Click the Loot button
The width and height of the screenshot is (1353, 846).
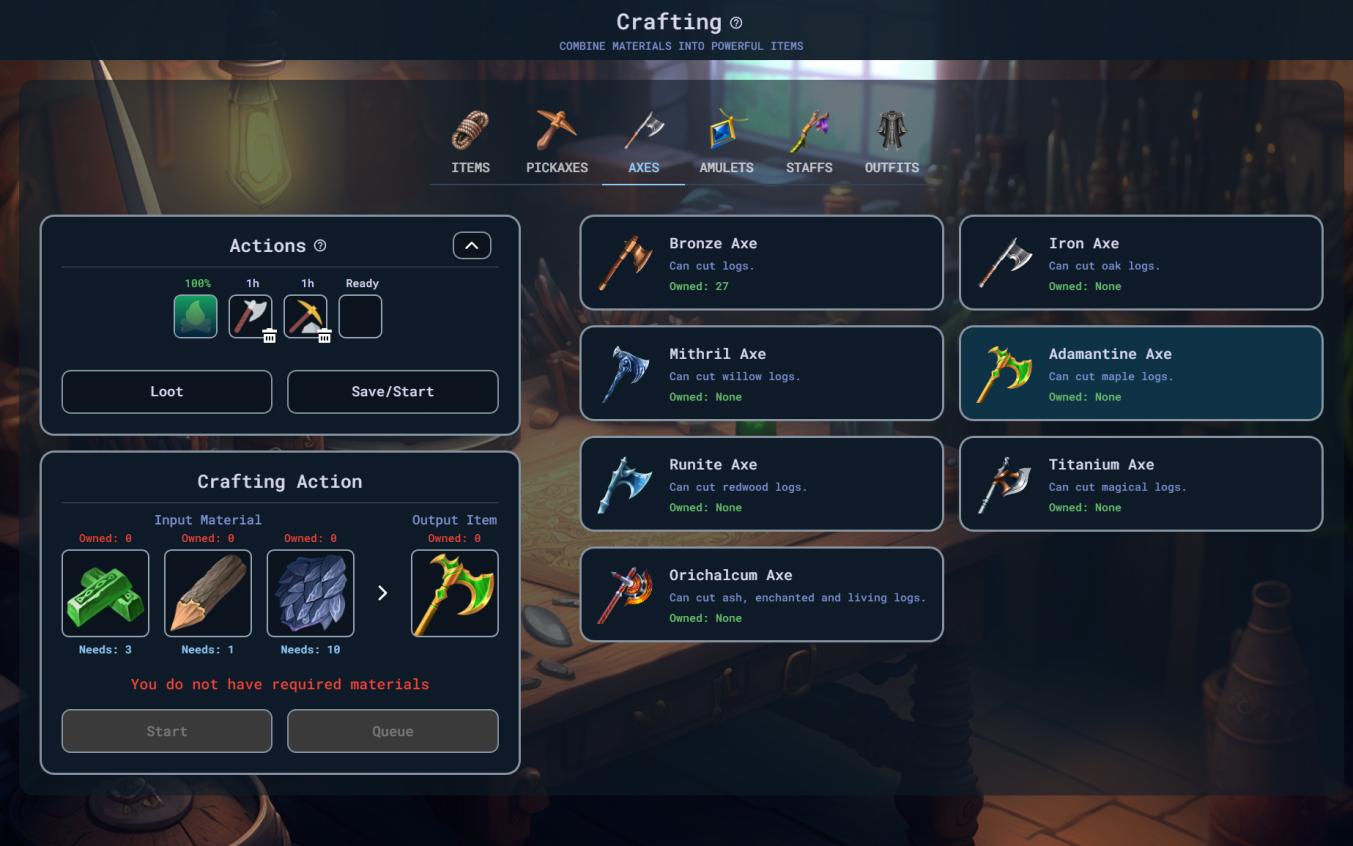(167, 392)
